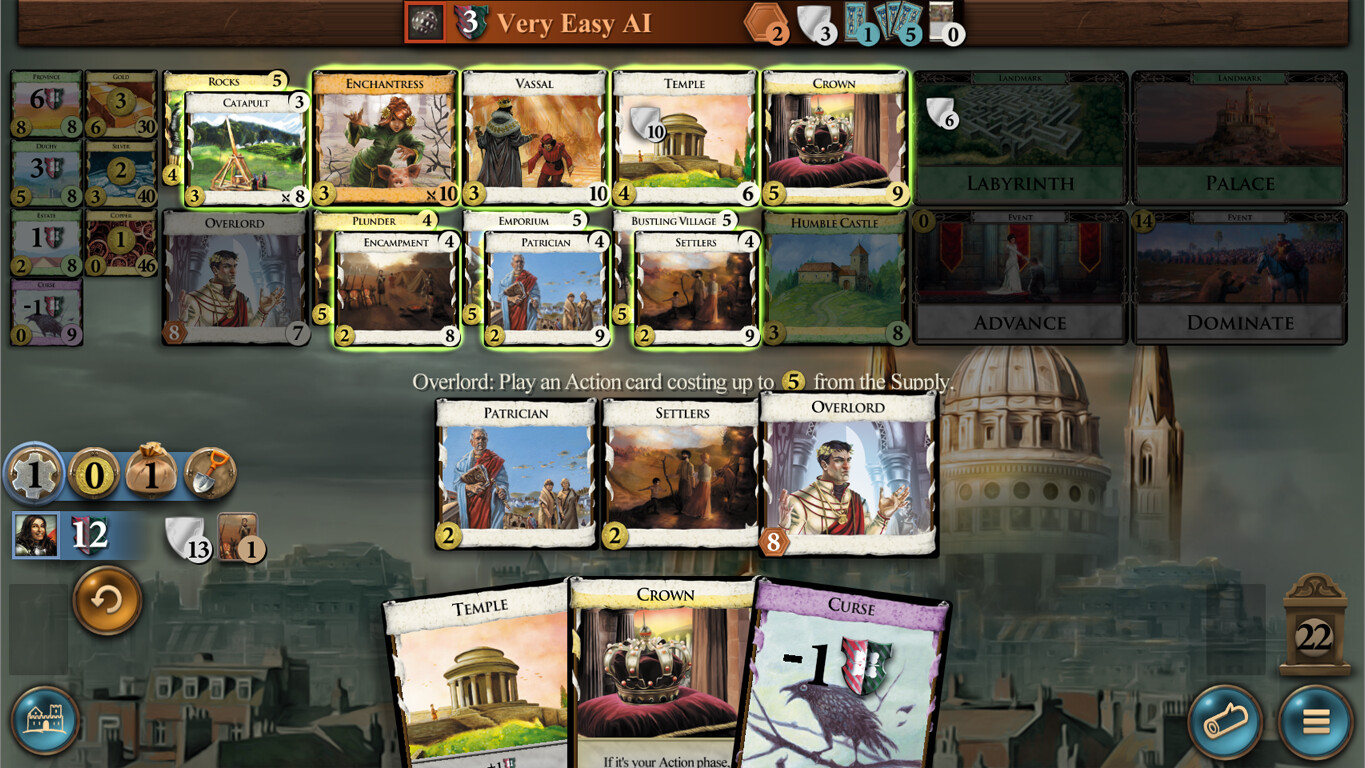Select Patrician from the Overlord choices
The height and width of the screenshot is (768, 1365).
click(x=516, y=470)
